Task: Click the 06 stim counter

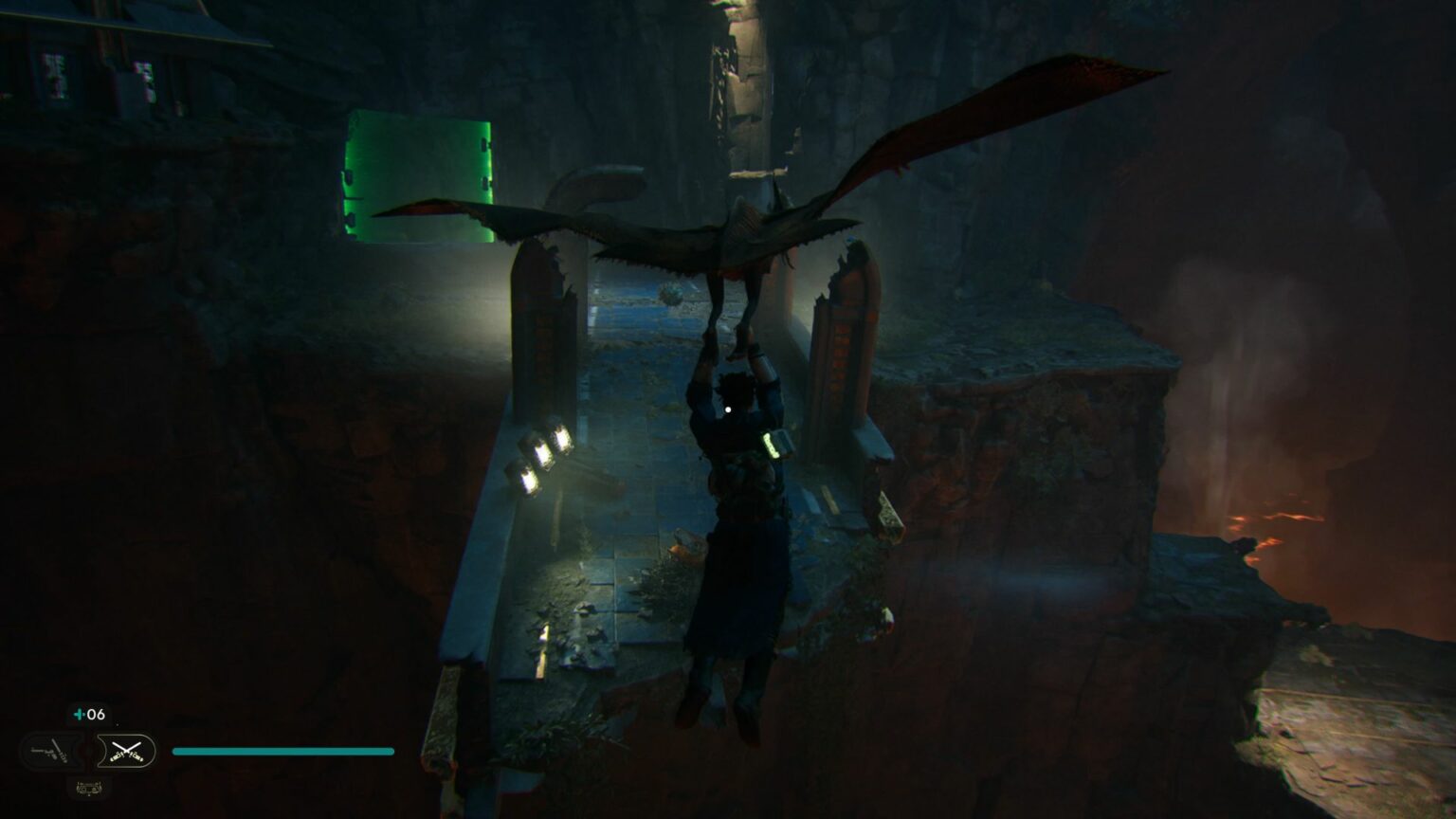Action: [x=95, y=714]
